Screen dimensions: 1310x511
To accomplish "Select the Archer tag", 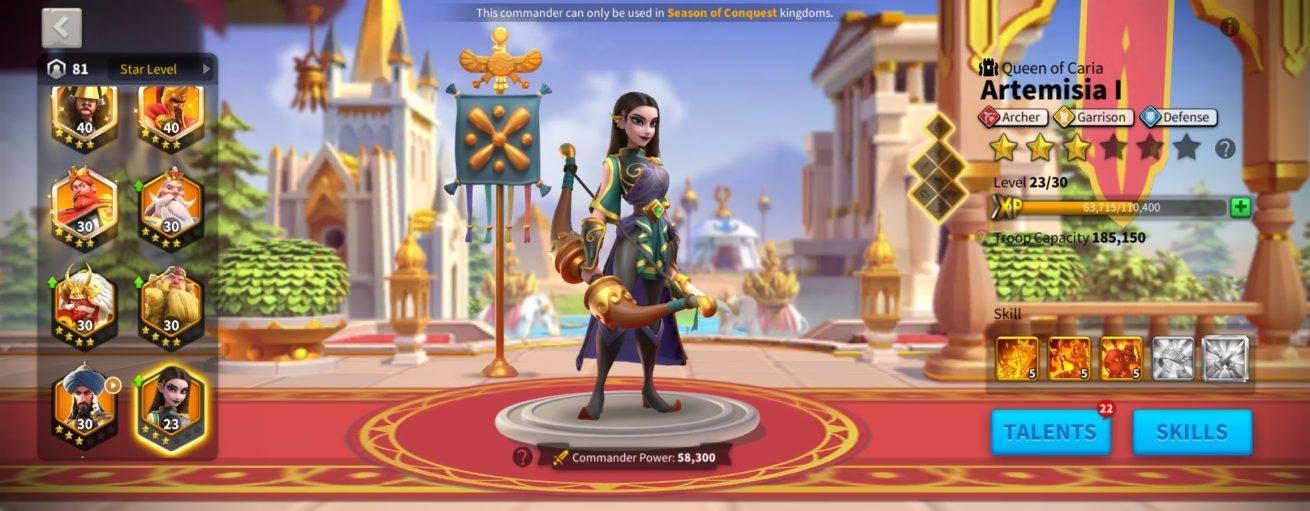I will click(x=1013, y=117).
